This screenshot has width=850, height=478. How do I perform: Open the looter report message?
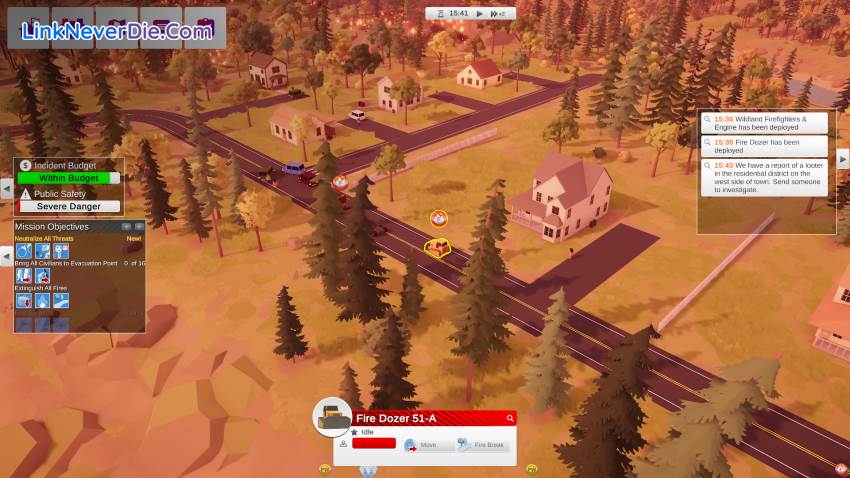point(767,177)
